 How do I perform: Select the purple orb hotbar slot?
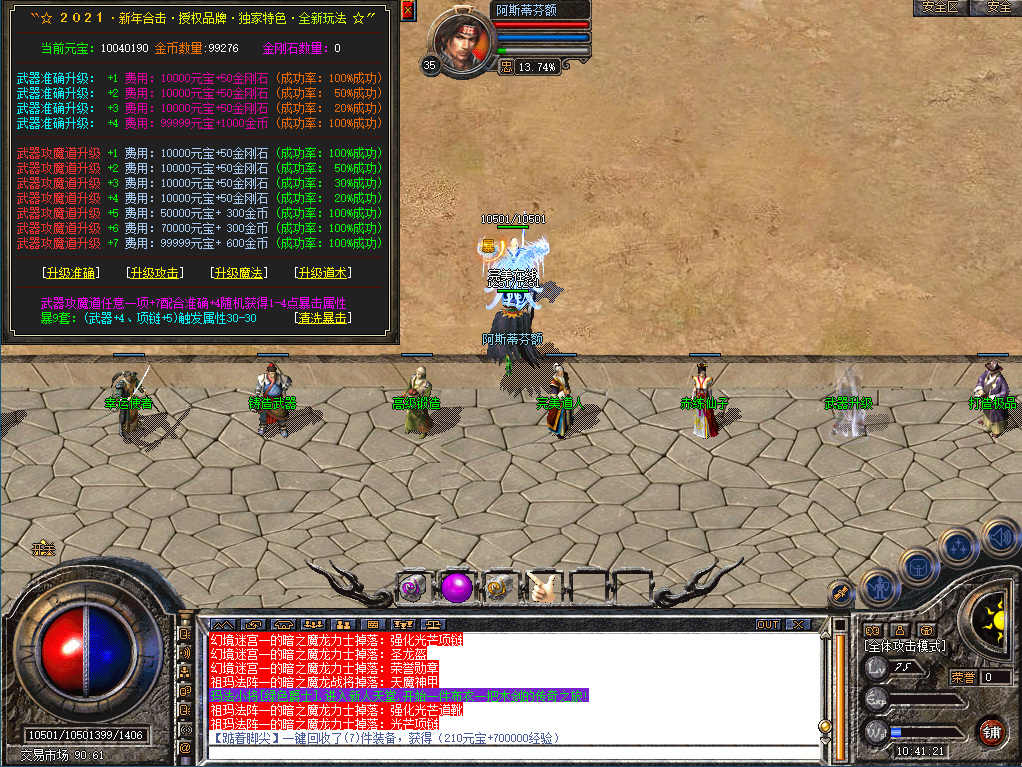coord(456,586)
